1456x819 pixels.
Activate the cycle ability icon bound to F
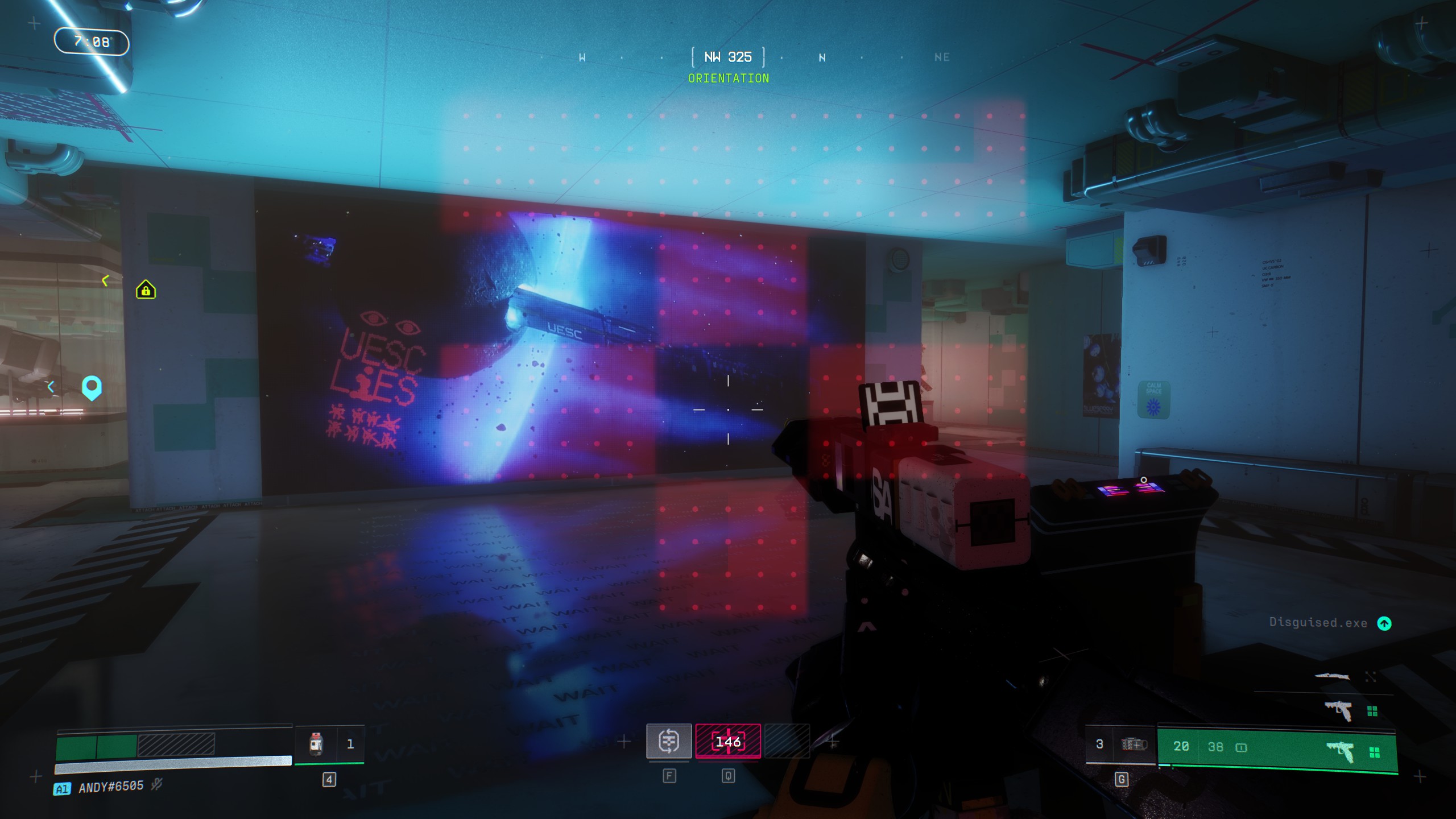[x=670, y=741]
